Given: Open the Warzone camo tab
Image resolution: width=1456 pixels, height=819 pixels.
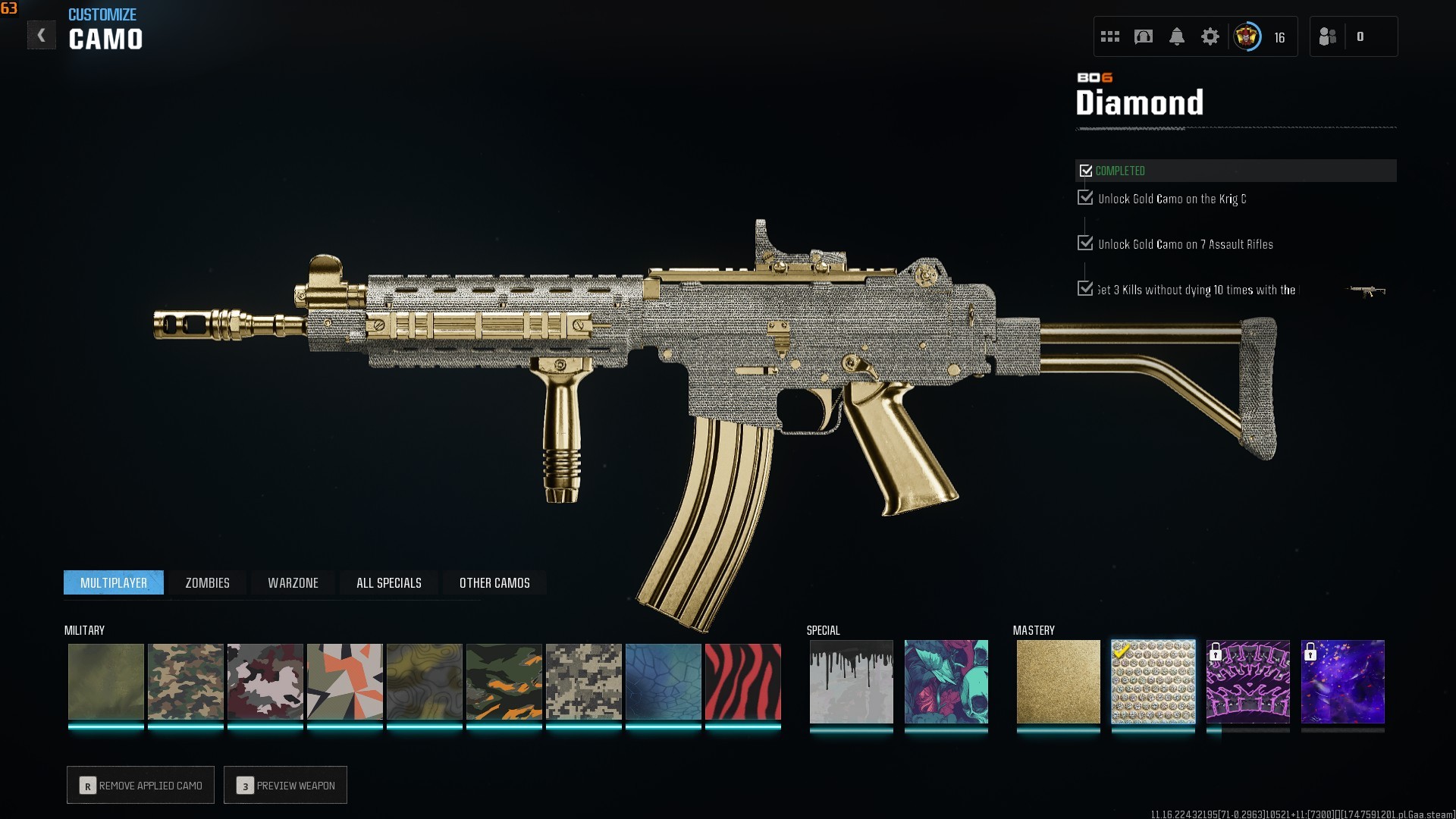Looking at the screenshot, I should click(293, 582).
